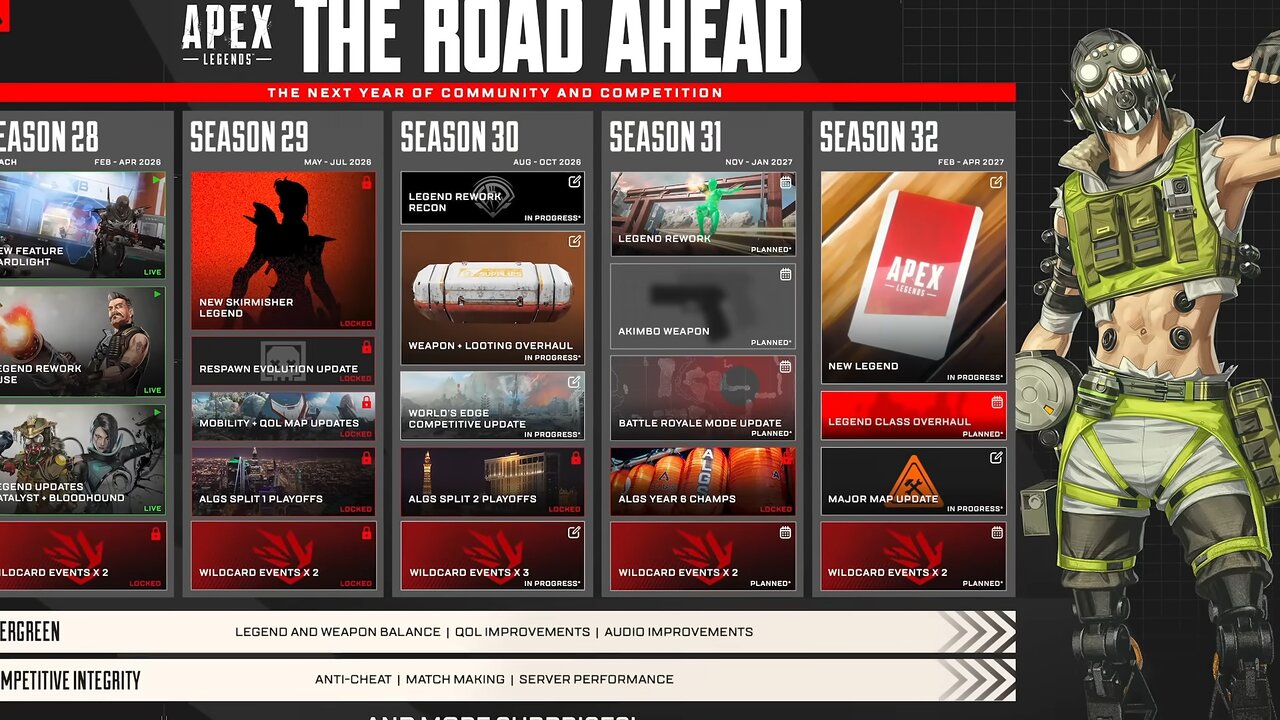Select the Respawn Evolution Update card
Viewport: 1280px width, 720px height.
[x=283, y=361]
